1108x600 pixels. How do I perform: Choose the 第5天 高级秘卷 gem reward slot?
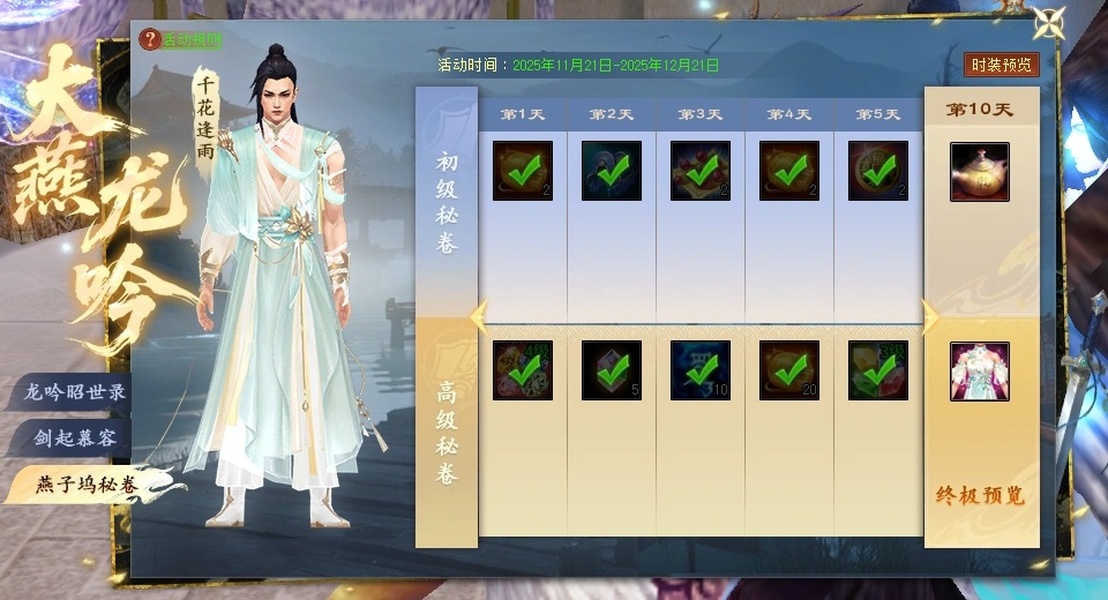(878, 370)
